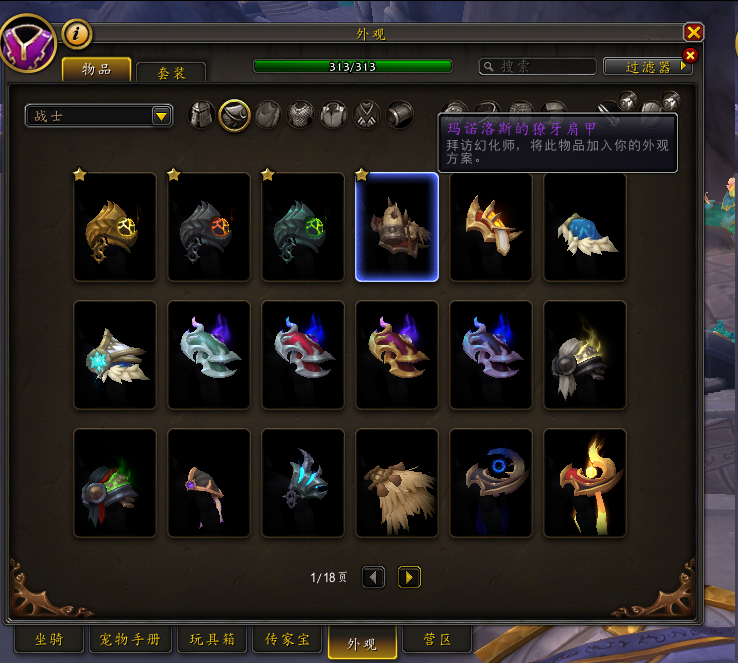Close the Appearances collection window
This screenshot has height=663, width=738.
[693, 33]
